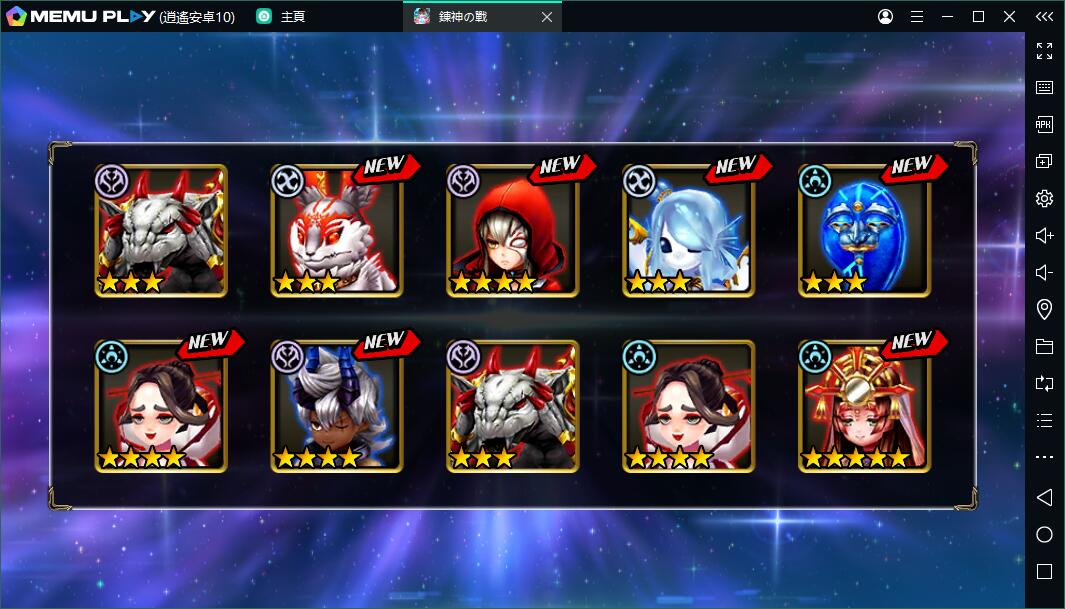Screen dimensions: 1065x609
Task: Choose the red-hooded girl four-star card
Action: click(512, 231)
